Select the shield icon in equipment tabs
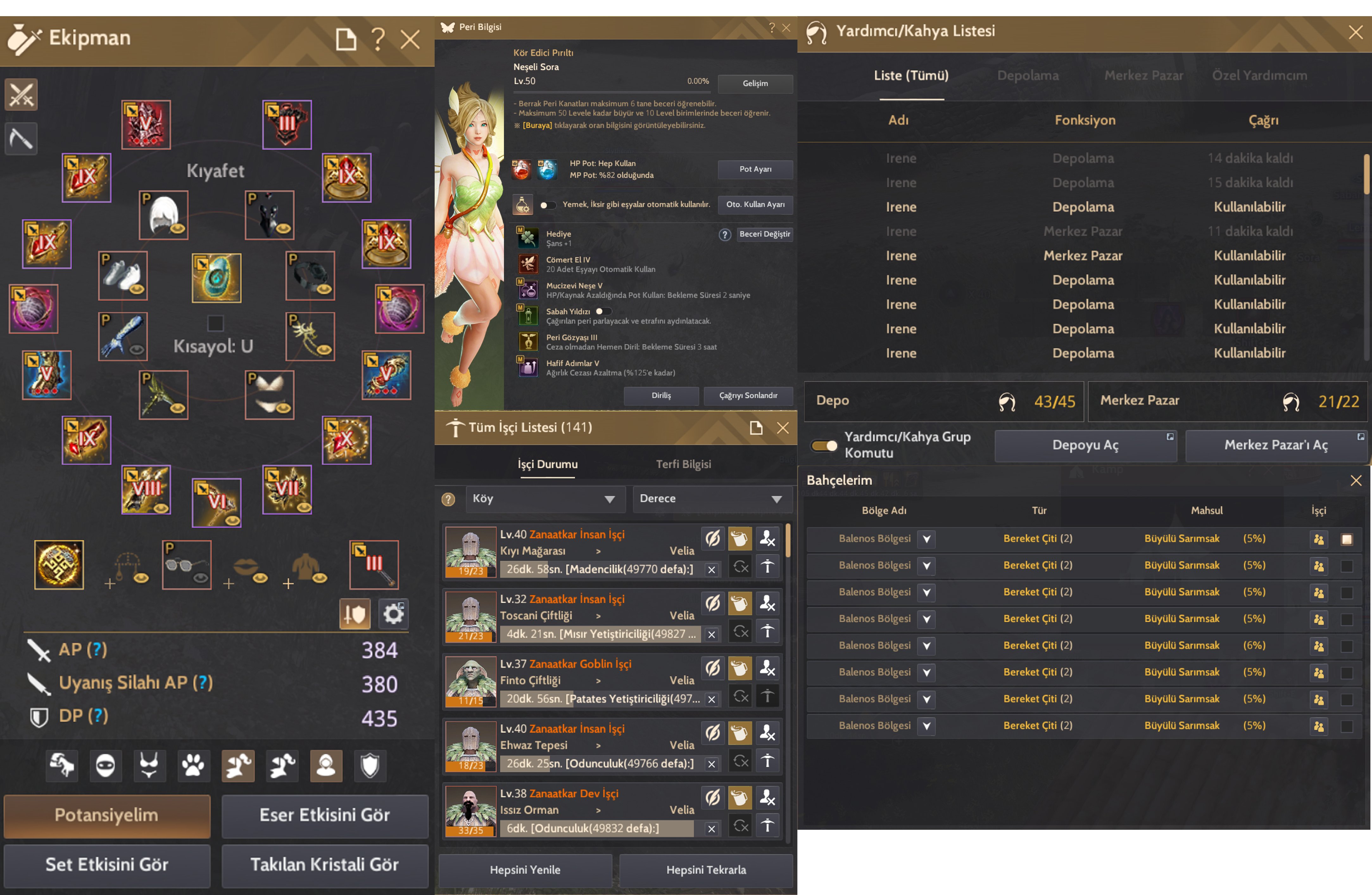1372x895 pixels. [x=369, y=766]
